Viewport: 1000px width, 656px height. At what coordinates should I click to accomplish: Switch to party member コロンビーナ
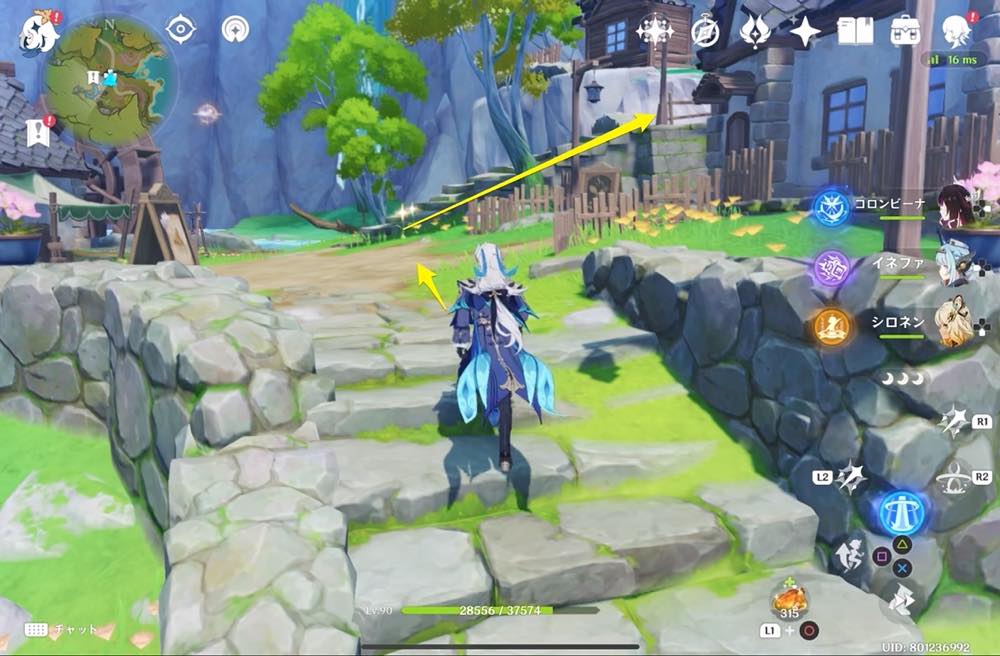click(955, 206)
